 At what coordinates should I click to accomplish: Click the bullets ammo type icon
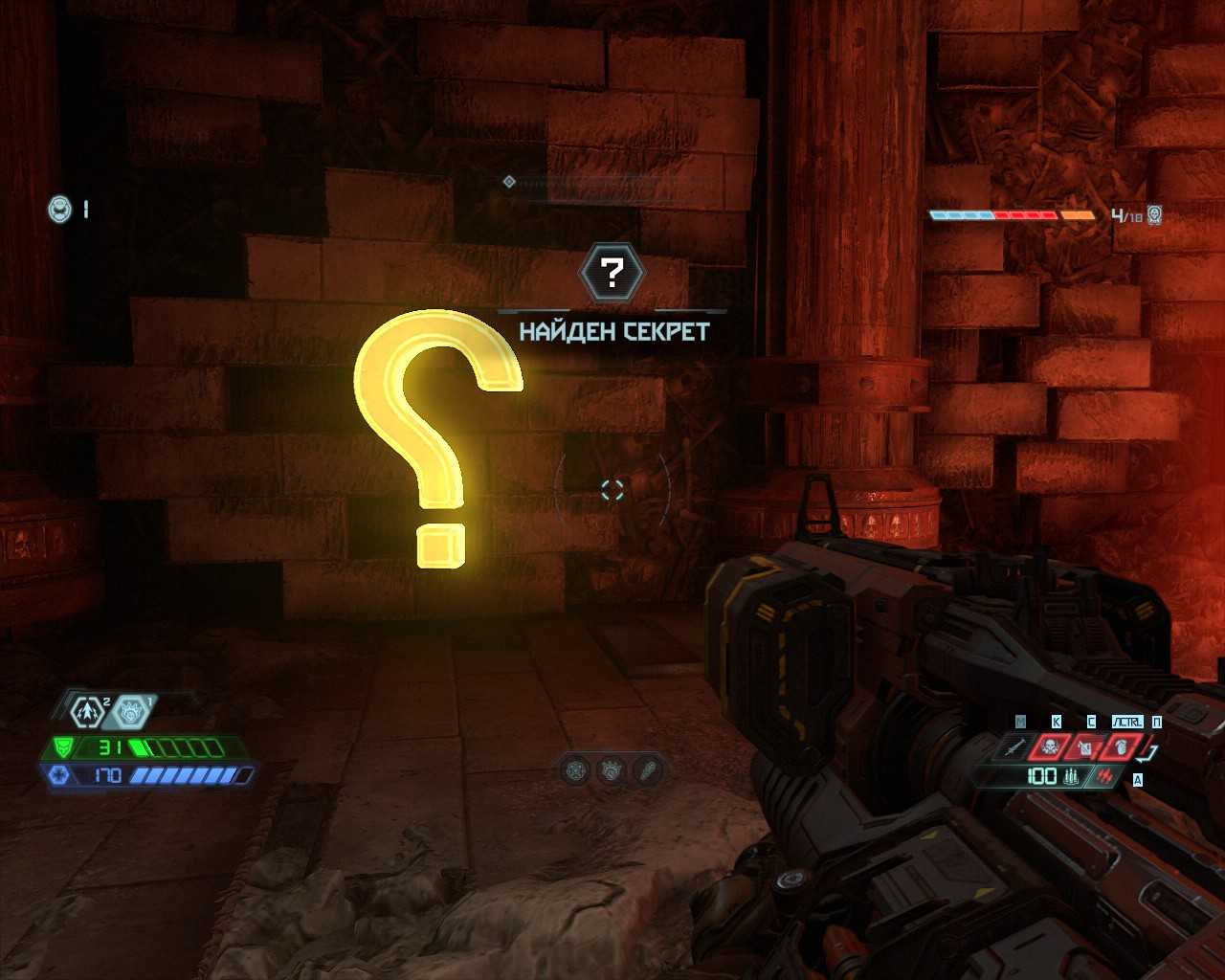coord(1071,776)
